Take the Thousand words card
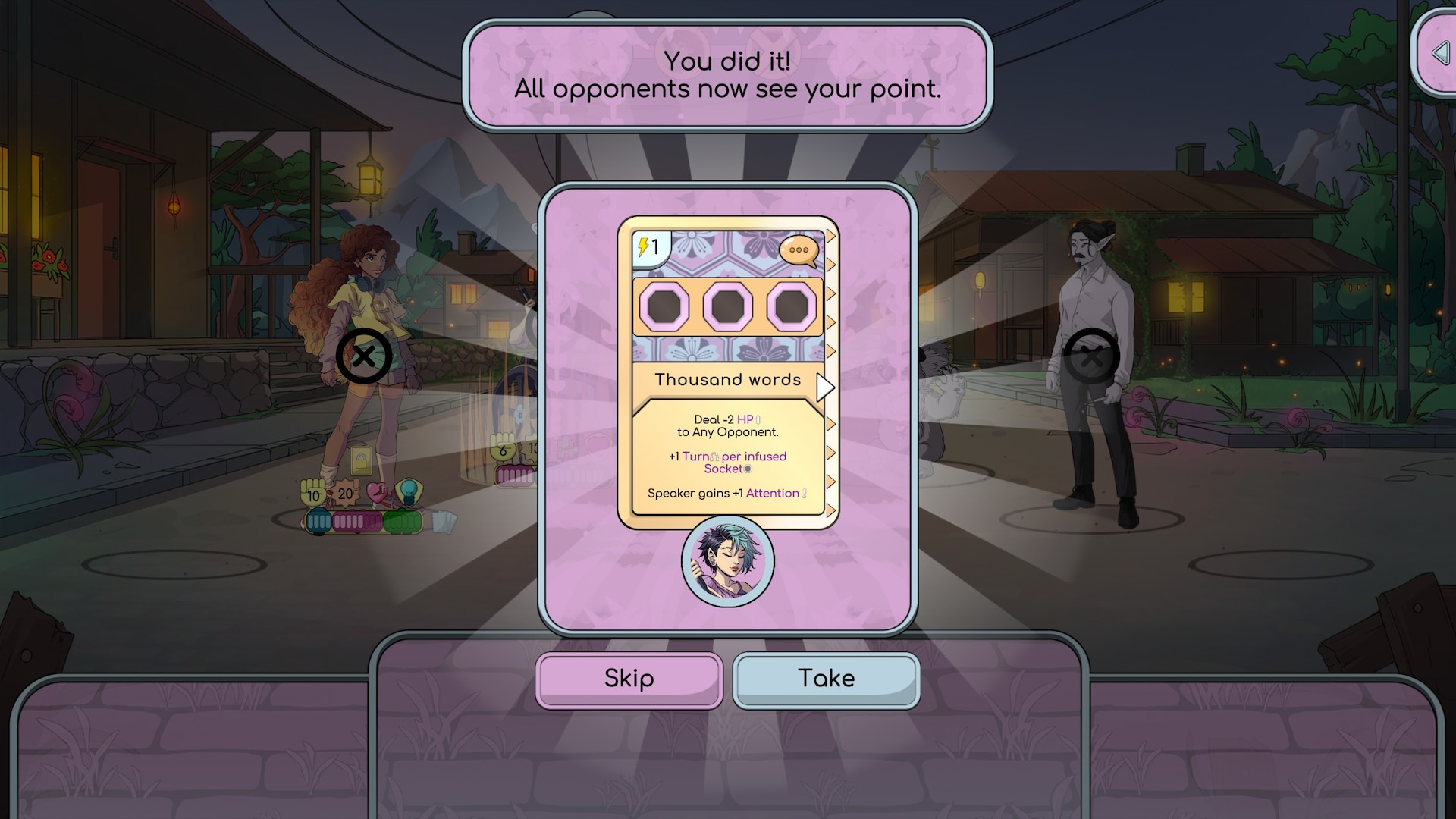Viewport: 1456px width, 819px height. click(x=826, y=679)
